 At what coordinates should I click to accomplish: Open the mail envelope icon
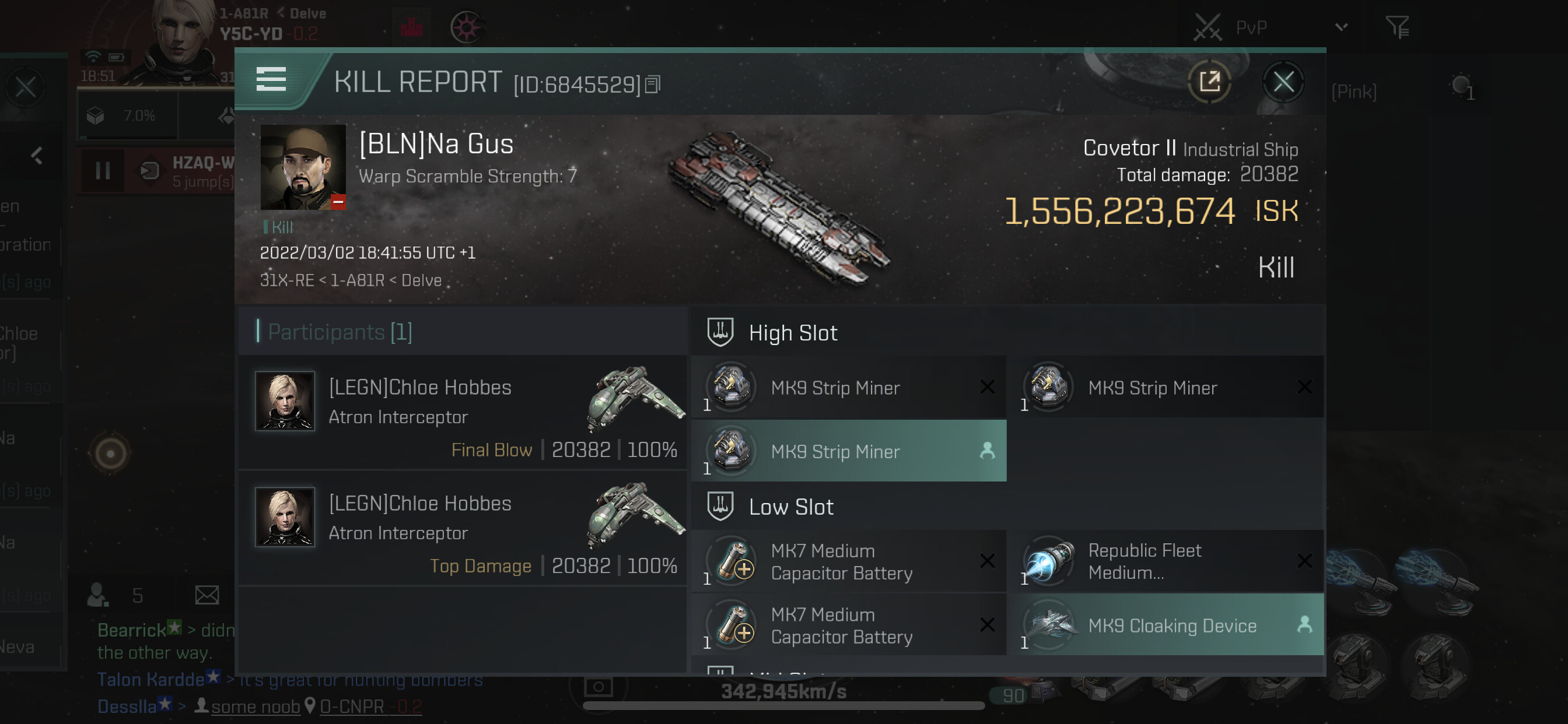207,595
